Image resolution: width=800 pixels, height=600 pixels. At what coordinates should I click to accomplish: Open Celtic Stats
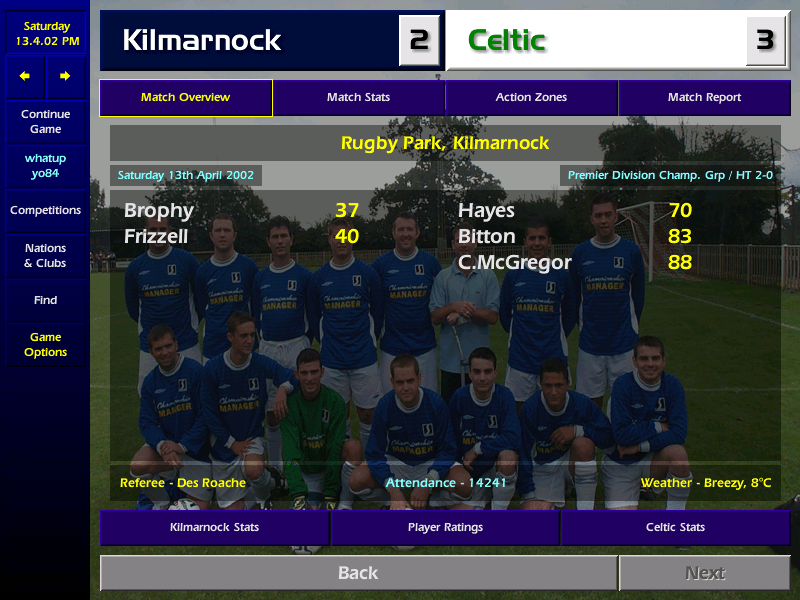point(675,527)
